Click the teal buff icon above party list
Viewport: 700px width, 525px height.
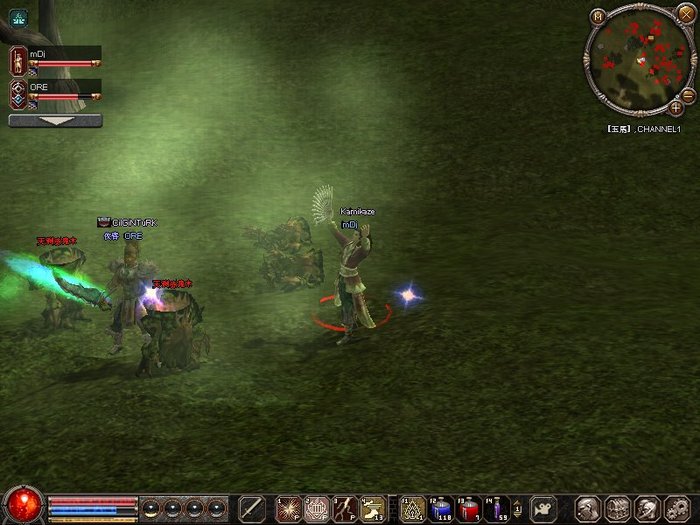[x=18, y=18]
